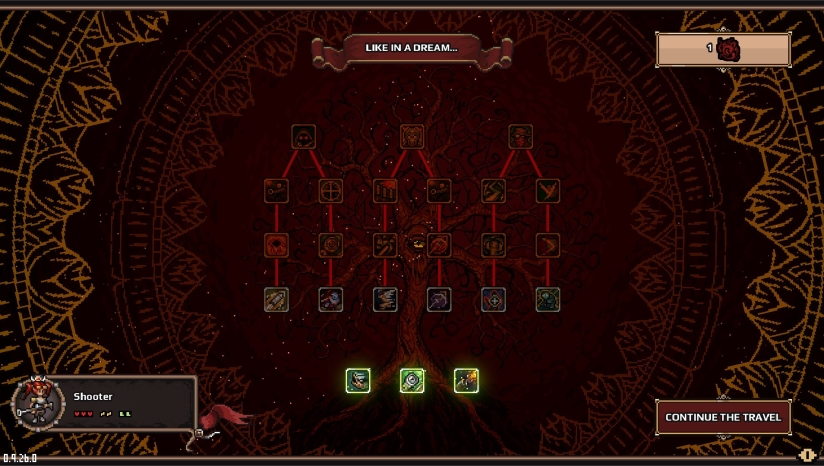Image resolution: width=824 pixels, height=466 pixels.
Task: Select the blue shield cross skill node
Action: tap(493, 299)
